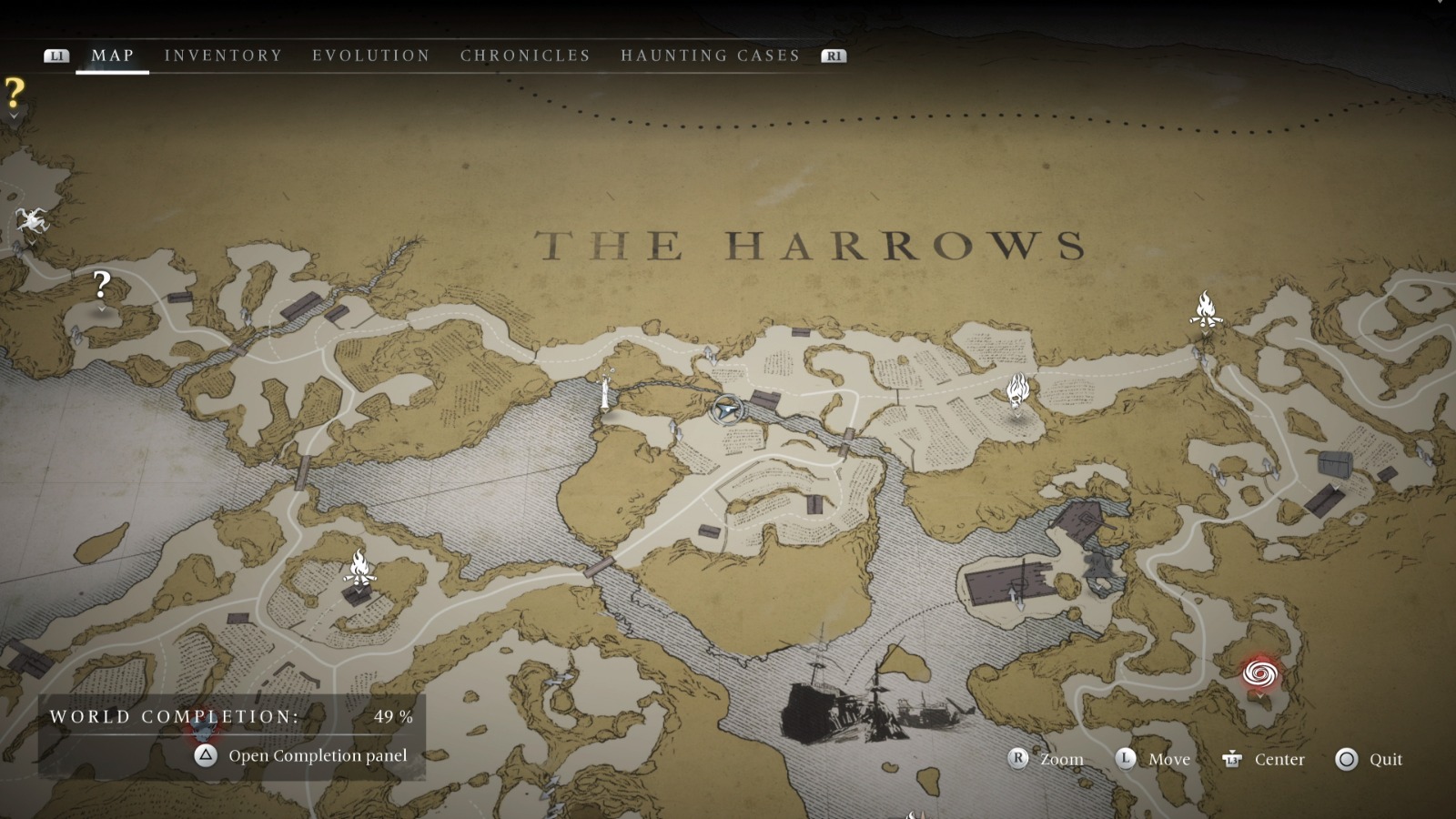
Task: Click Open Completion panel
Action: click(x=318, y=755)
